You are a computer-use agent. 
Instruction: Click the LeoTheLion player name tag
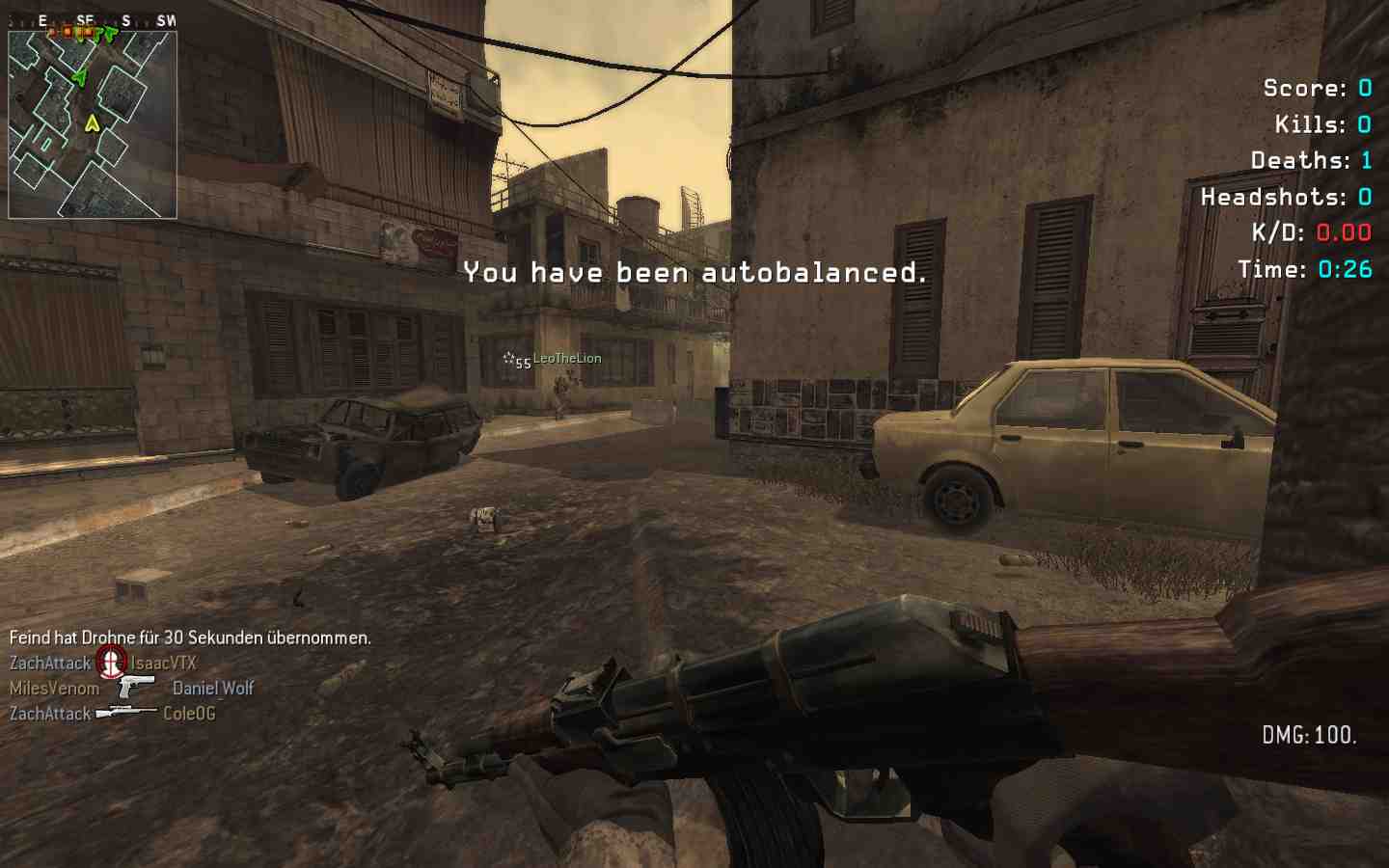point(567,359)
